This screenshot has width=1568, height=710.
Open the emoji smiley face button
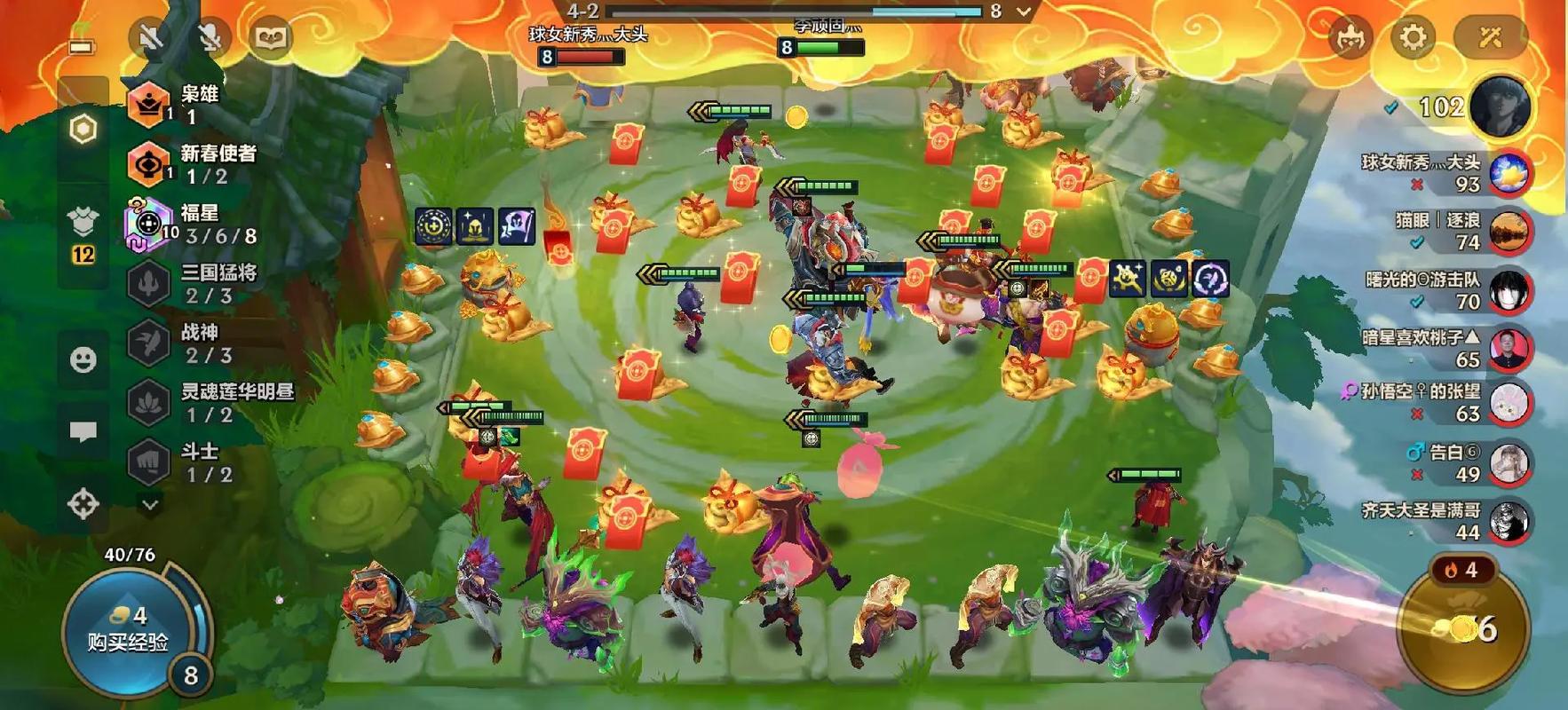pos(83,359)
